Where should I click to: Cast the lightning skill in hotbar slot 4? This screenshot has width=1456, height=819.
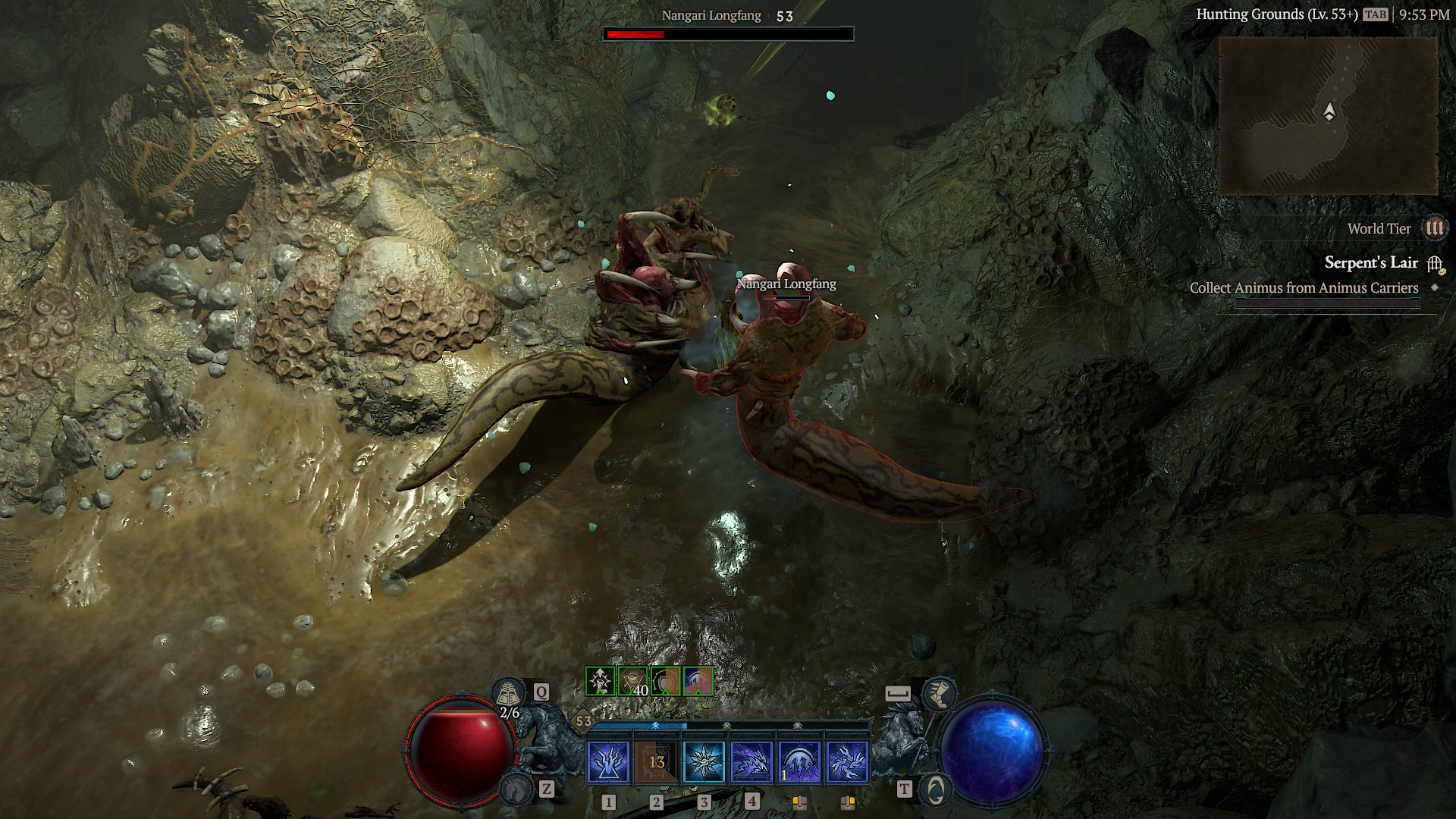click(x=752, y=762)
